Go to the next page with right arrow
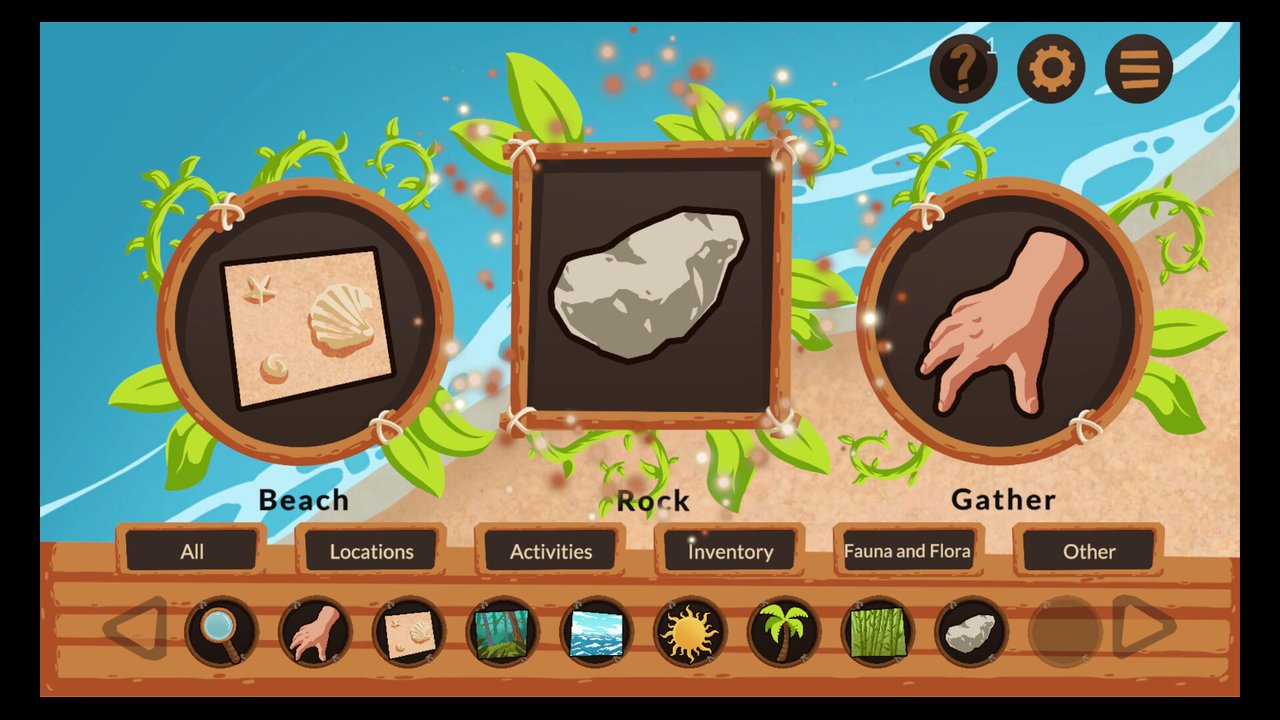The height and width of the screenshot is (720, 1280). (1144, 627)
